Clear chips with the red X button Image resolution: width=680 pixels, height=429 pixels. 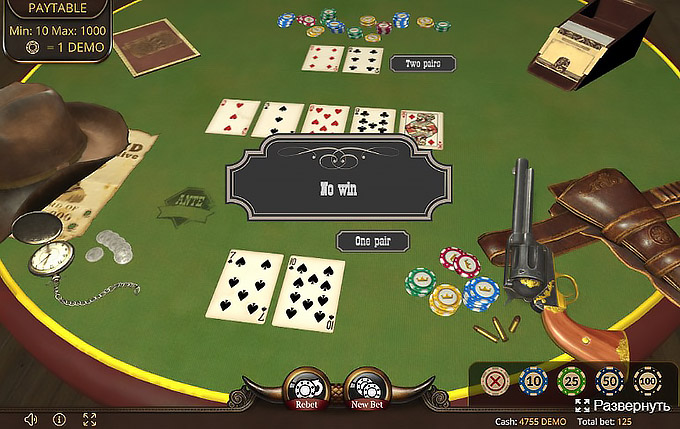click(495, 381)
